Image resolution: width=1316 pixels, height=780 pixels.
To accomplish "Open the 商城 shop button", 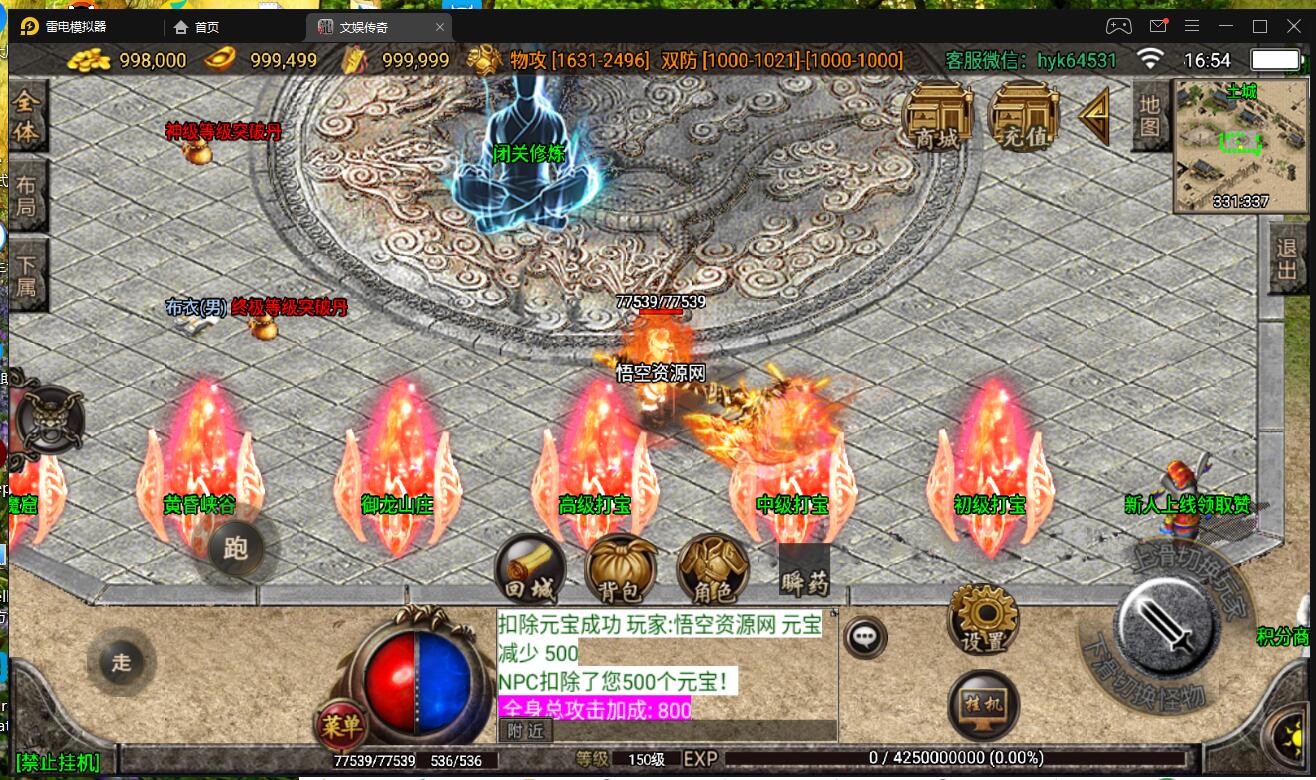I will tap(937, 117).
